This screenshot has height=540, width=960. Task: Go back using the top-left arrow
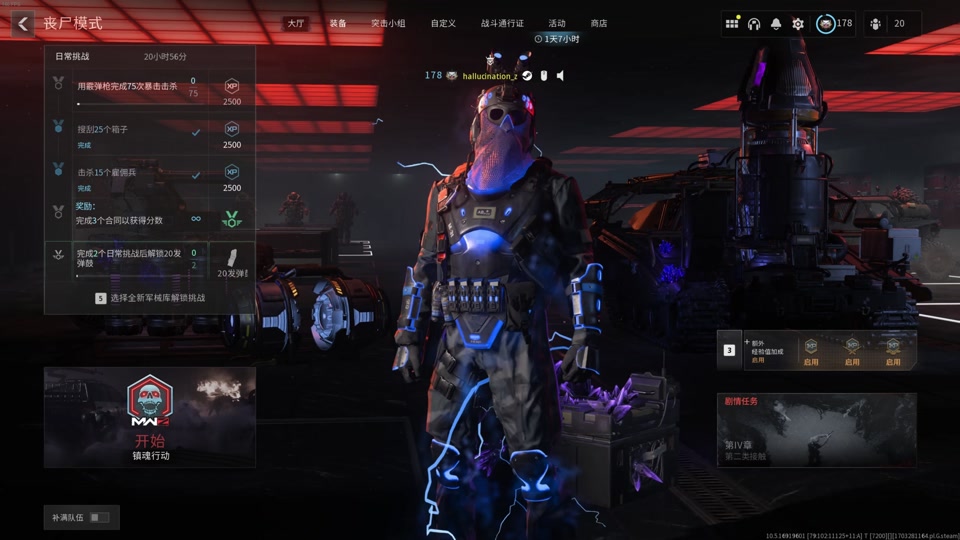23,23
